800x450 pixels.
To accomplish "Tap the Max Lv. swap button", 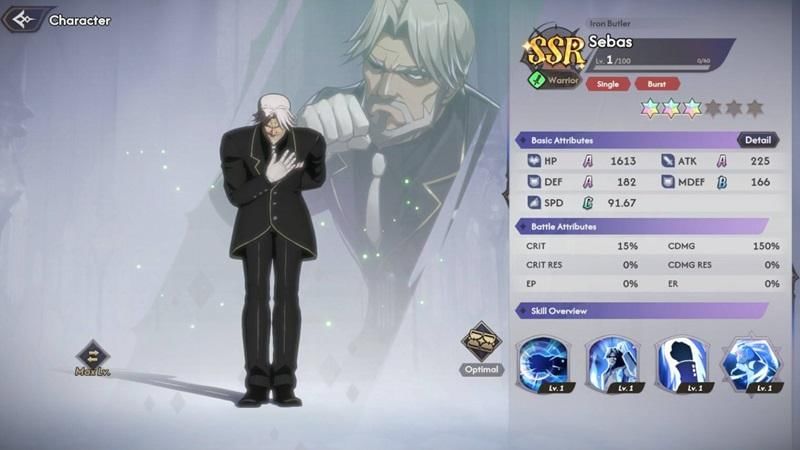I will tap(91, 355).
